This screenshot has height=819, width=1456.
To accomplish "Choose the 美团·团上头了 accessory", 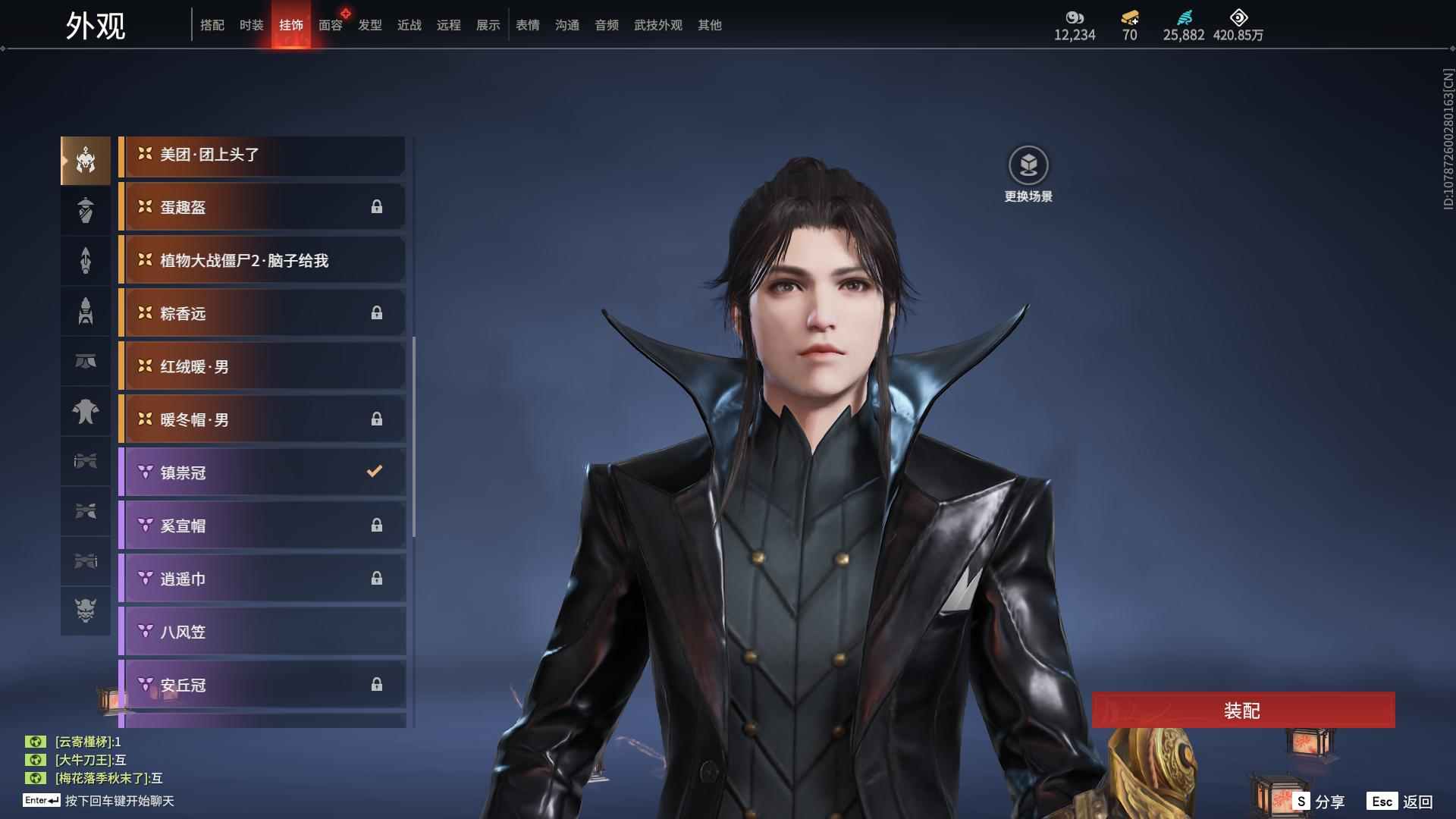I will 262,155.
